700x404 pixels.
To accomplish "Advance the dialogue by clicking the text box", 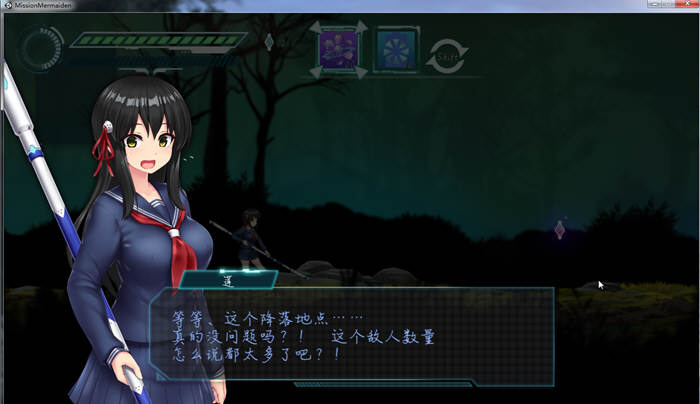I will [x=350, y=336].
